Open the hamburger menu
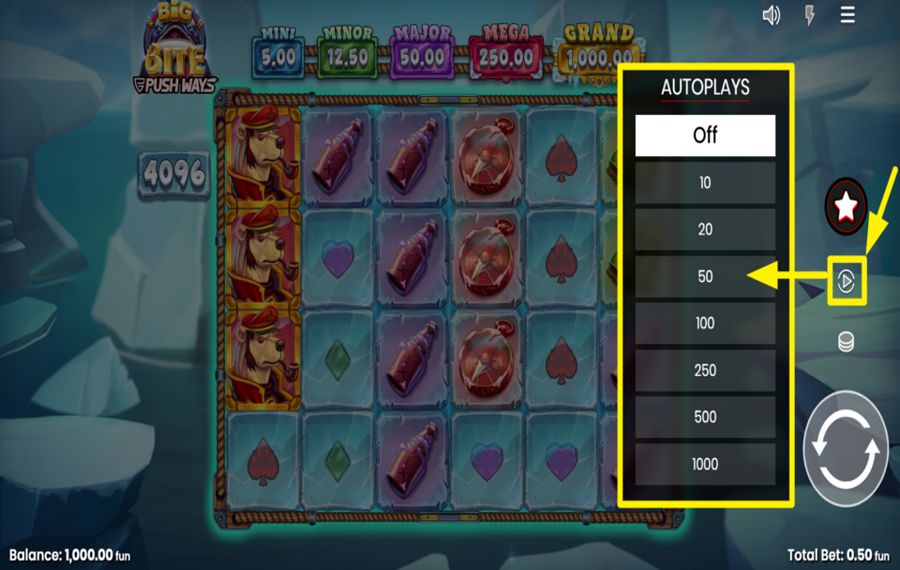This screenshot has height=570, width=900. click(848, 15)
